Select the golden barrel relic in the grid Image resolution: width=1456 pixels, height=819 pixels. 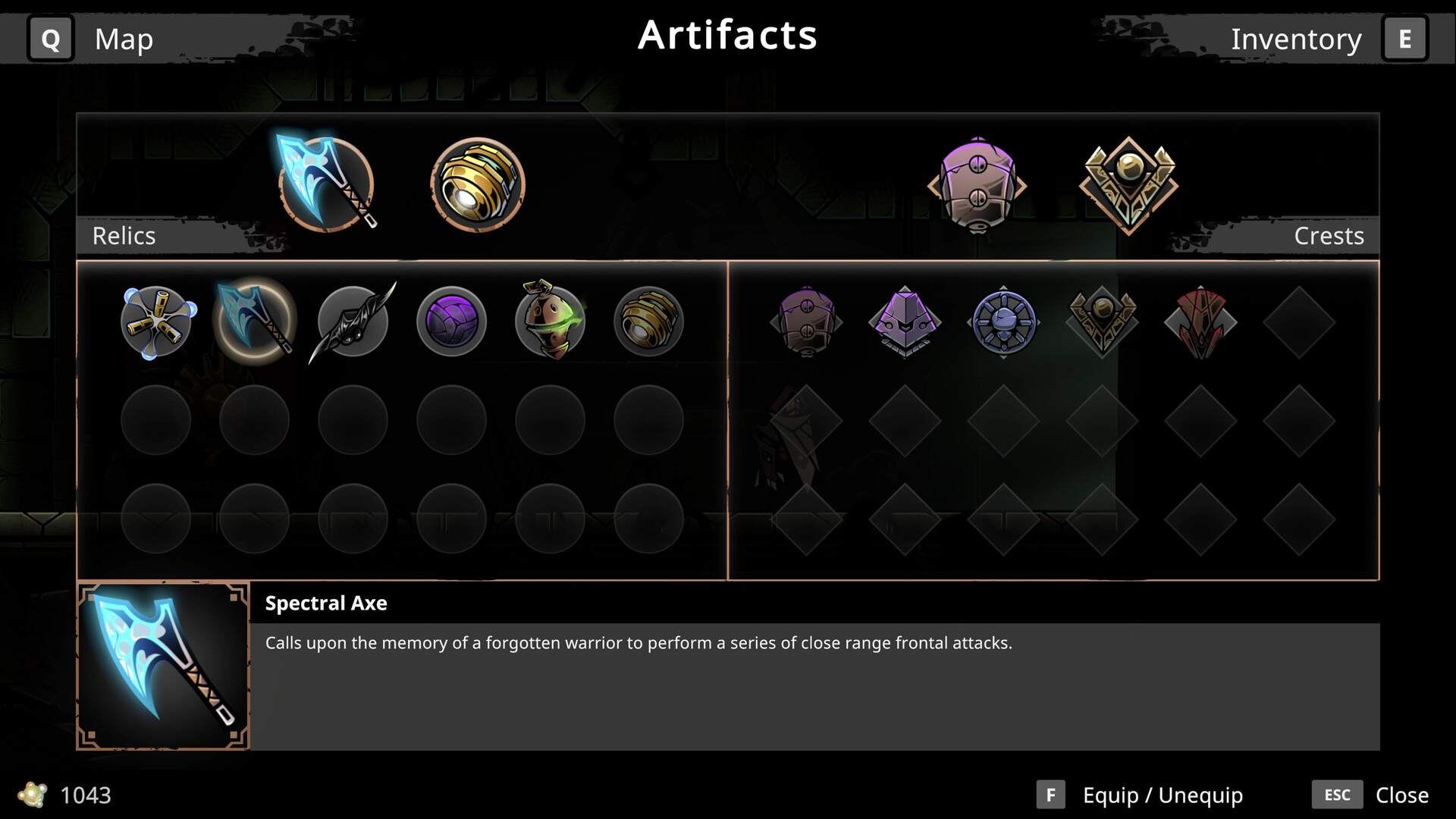[x=648, y=321]
